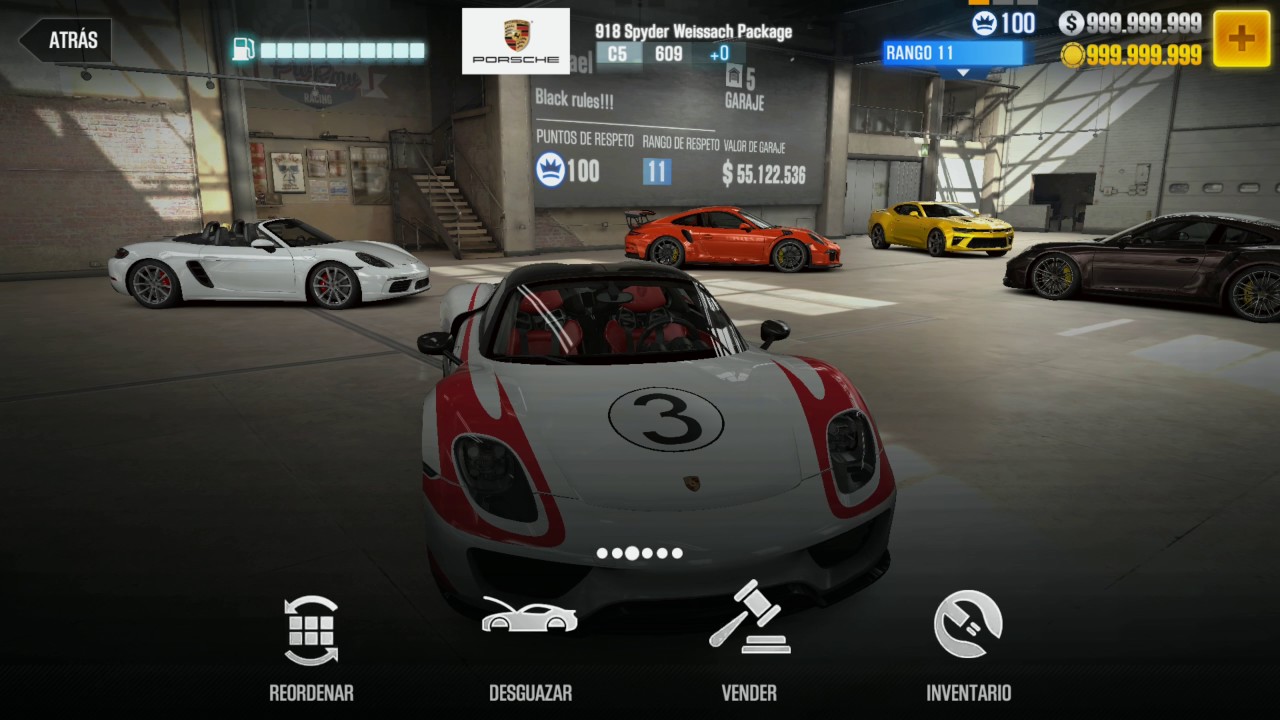Go back with the ATRÁS button
The width and height of the screenshot is (1280, 720).
click(66, 41)
